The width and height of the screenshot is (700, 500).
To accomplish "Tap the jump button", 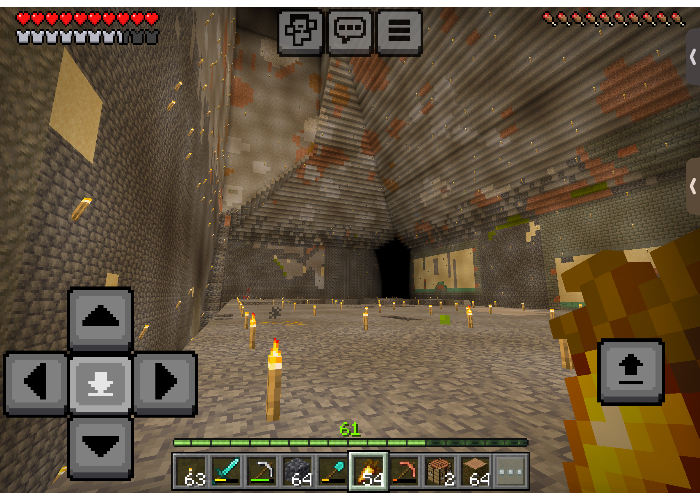I will coord(631,371).
